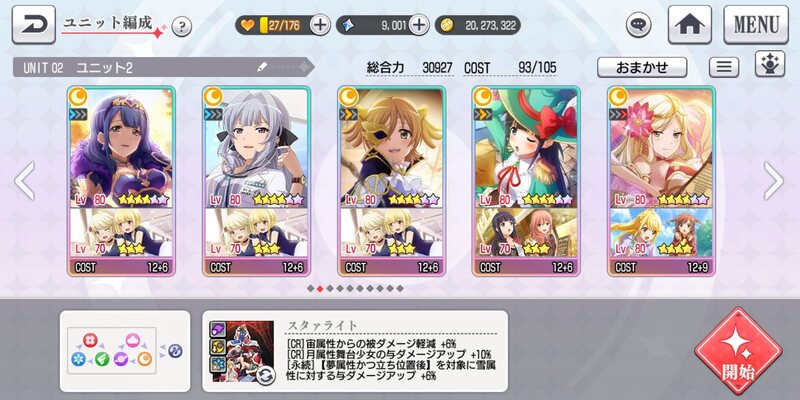800x400 pixels.
Task: Edit the unit name with pencil icon
Action: pos(262,67)
